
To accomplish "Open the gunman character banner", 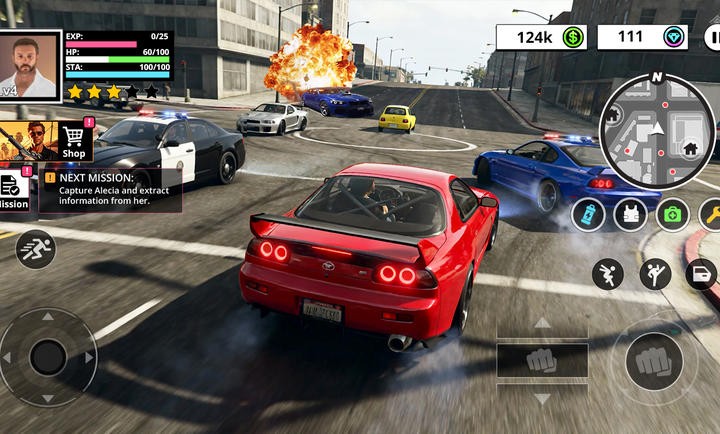I will tap(27, 142).
